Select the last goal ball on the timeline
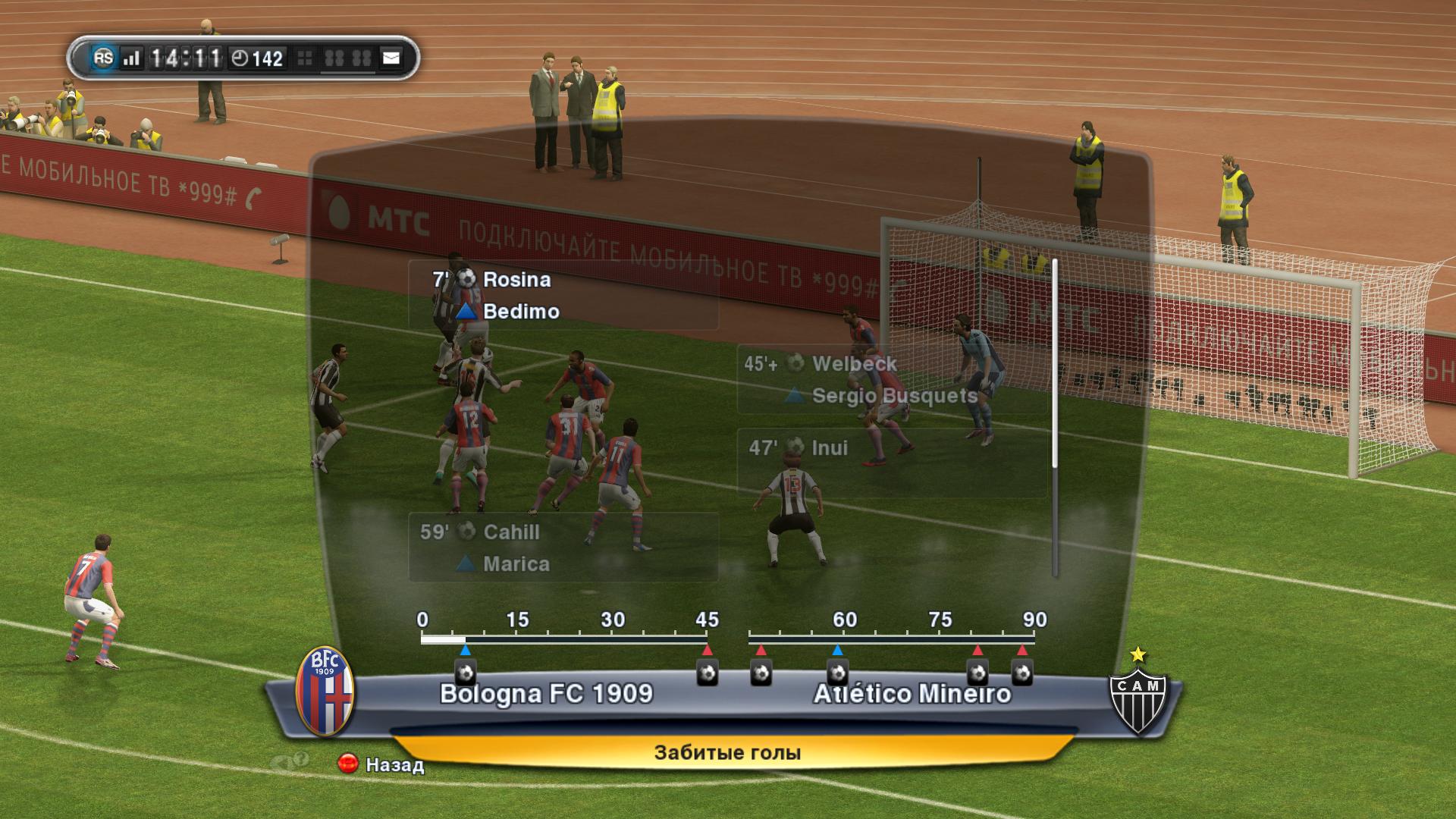1456x819 pixels. [1022, 673]
